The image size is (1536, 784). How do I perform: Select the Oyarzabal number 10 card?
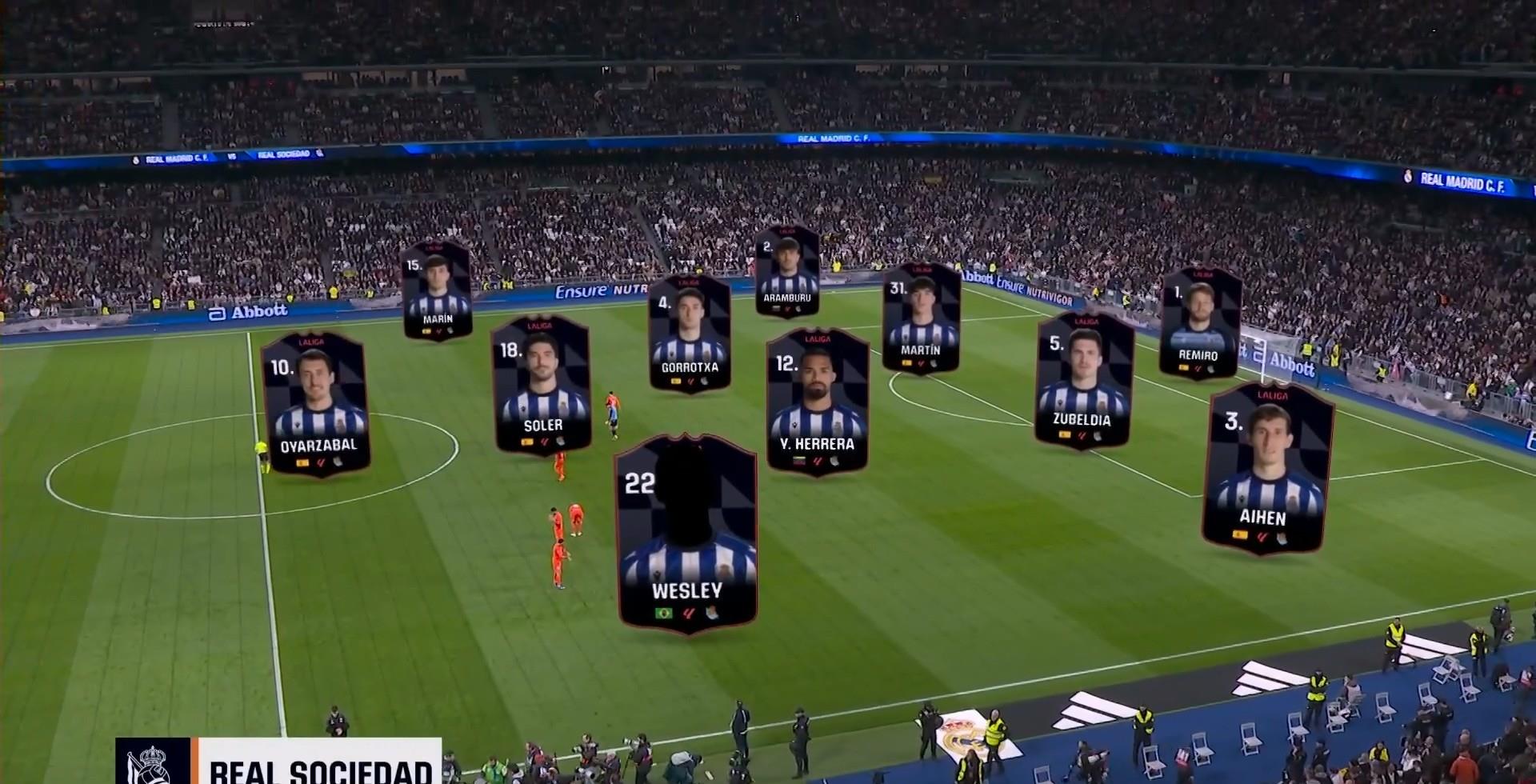tap(316, 404)
